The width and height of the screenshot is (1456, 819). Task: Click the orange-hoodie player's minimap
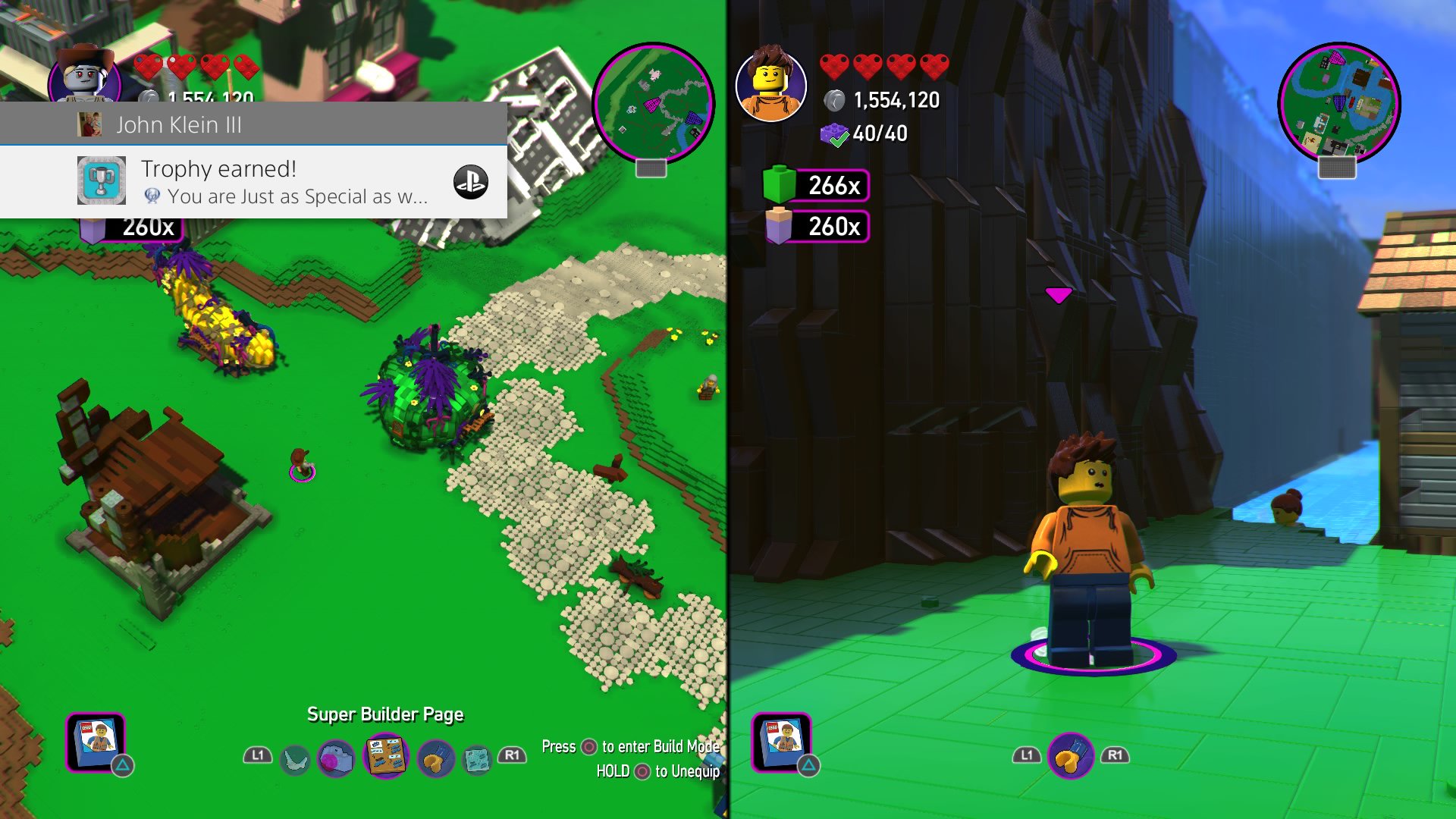click(1338, 103)
